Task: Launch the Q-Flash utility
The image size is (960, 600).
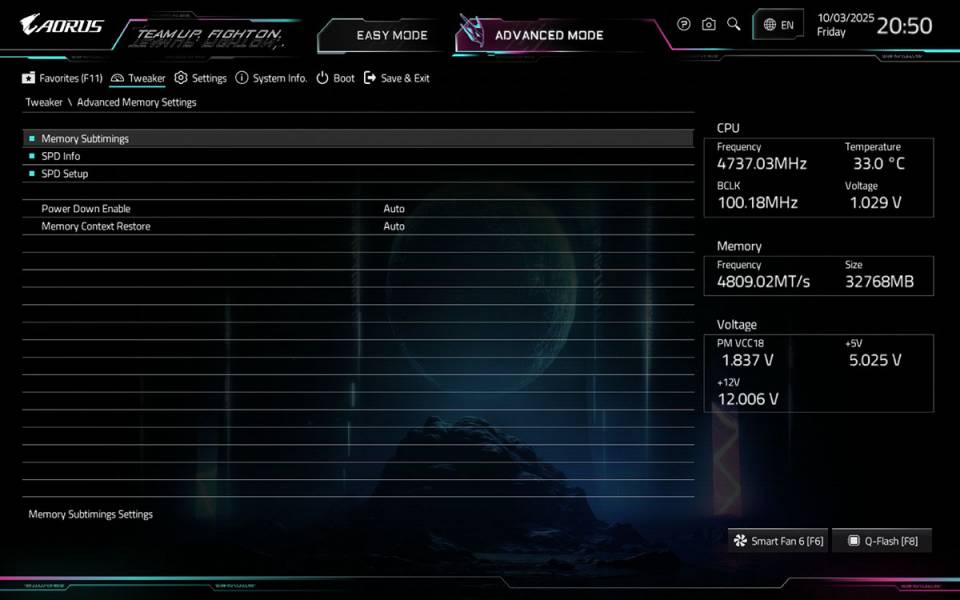Action: pos(882,541)
